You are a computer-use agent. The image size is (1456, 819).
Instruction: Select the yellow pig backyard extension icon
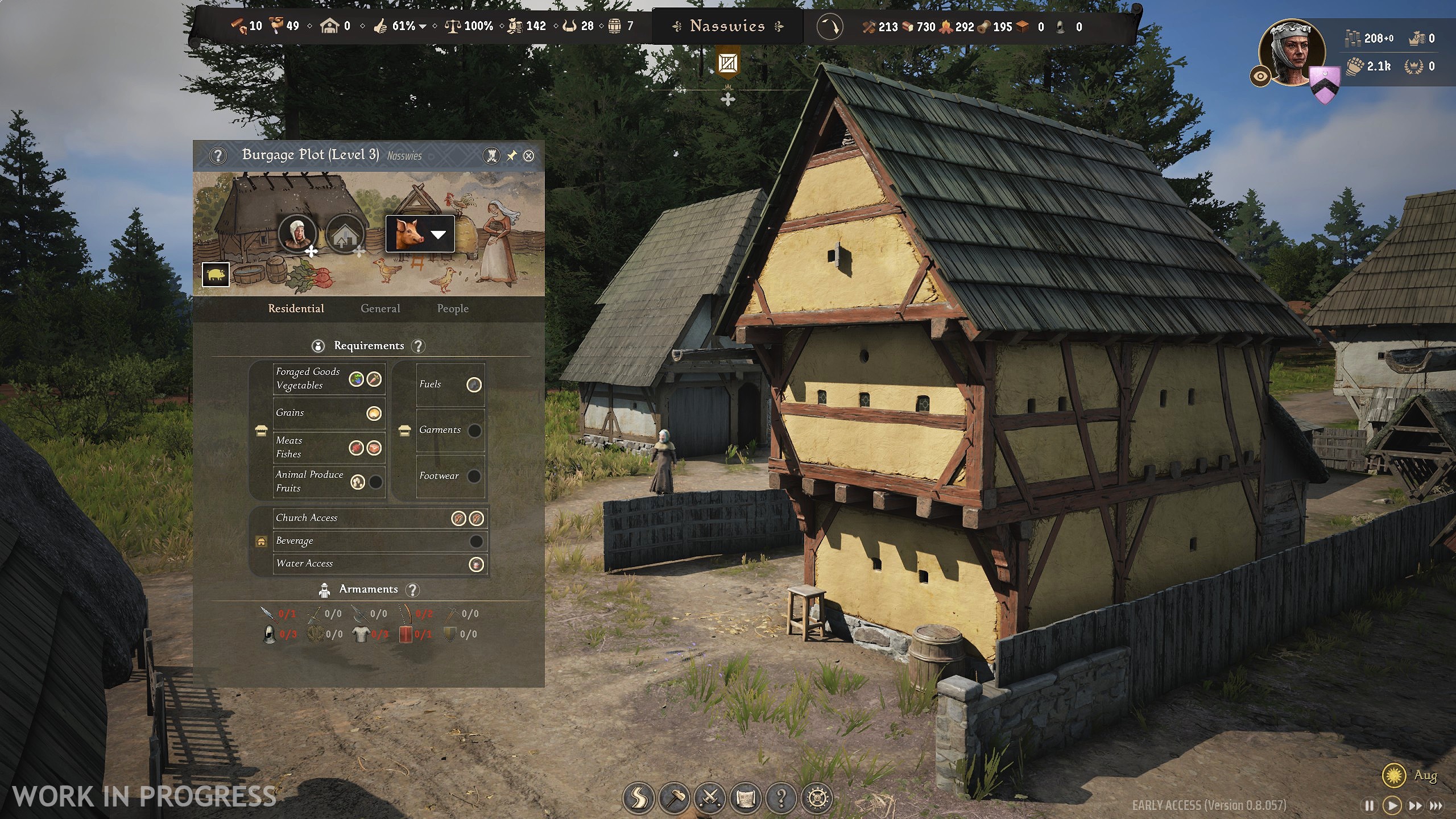tap(216, 275)
